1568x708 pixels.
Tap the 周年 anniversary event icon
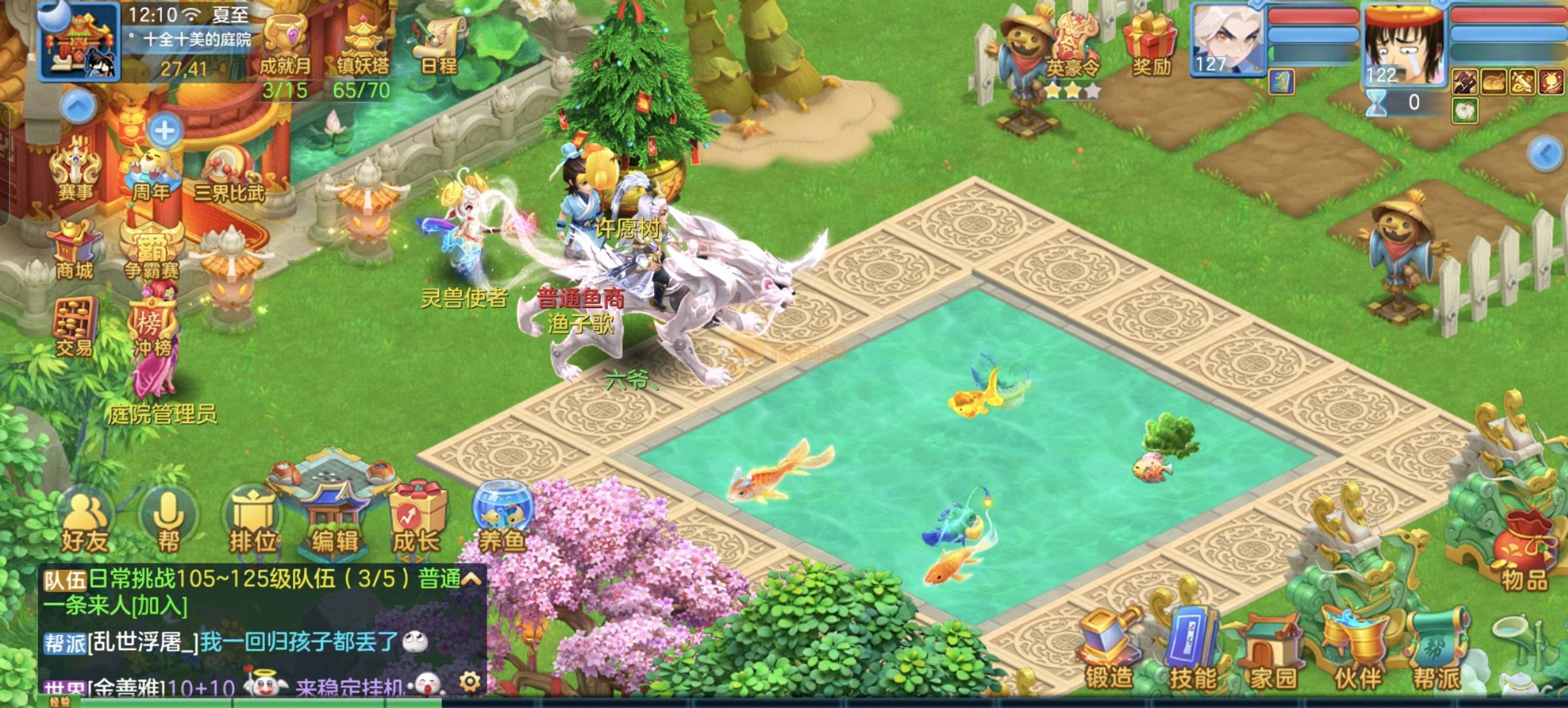click(152, 172)
